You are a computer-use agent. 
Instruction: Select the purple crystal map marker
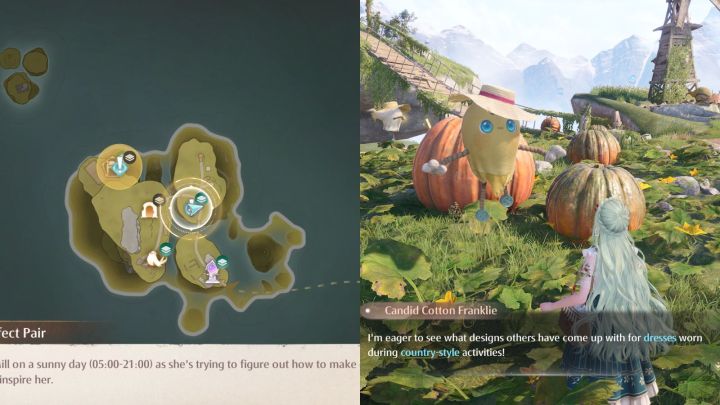pos(212,268)
